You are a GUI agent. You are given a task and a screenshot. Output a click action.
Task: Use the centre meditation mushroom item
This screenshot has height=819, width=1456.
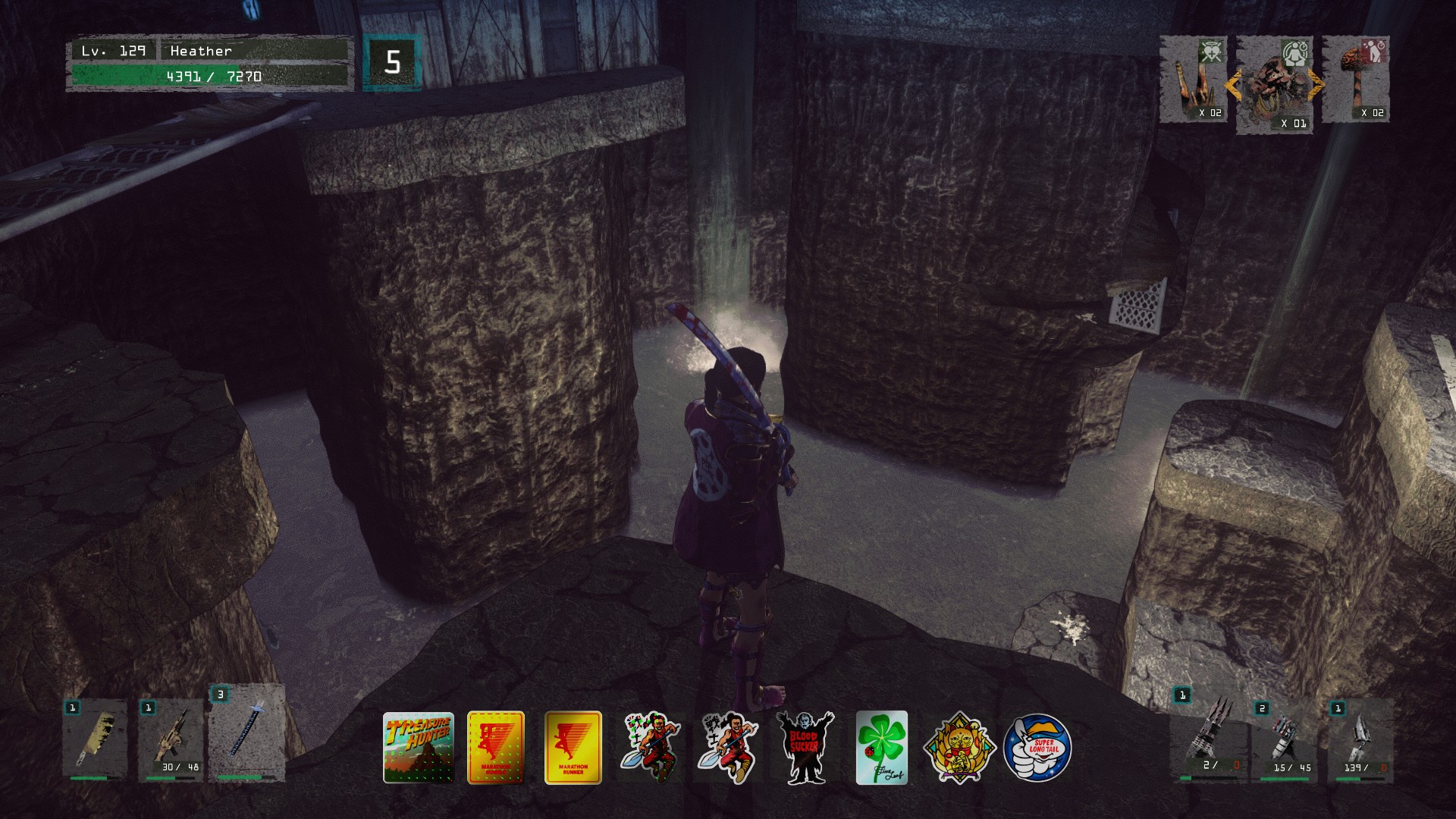[1276, 85]
